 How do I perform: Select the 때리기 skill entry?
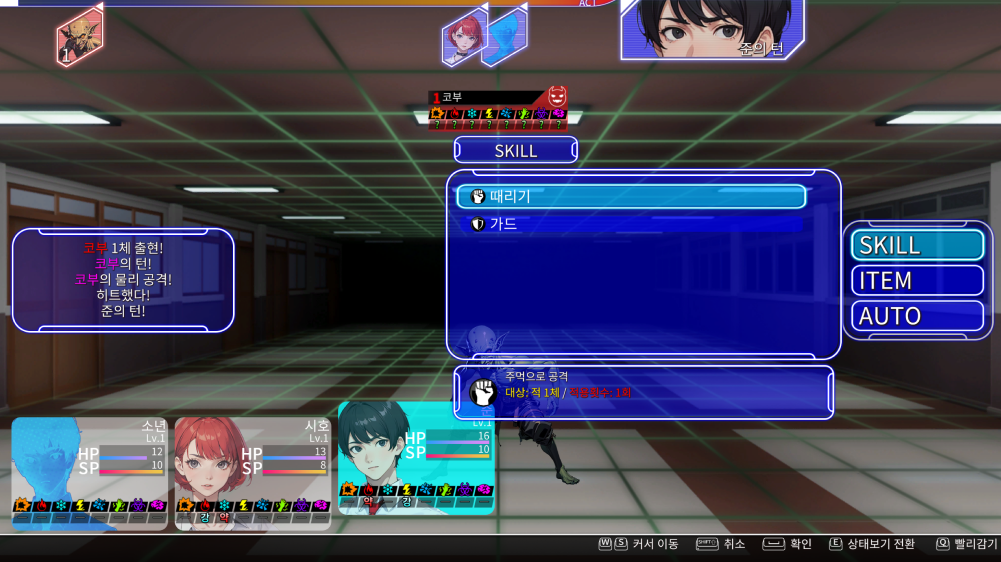[631, 197]
